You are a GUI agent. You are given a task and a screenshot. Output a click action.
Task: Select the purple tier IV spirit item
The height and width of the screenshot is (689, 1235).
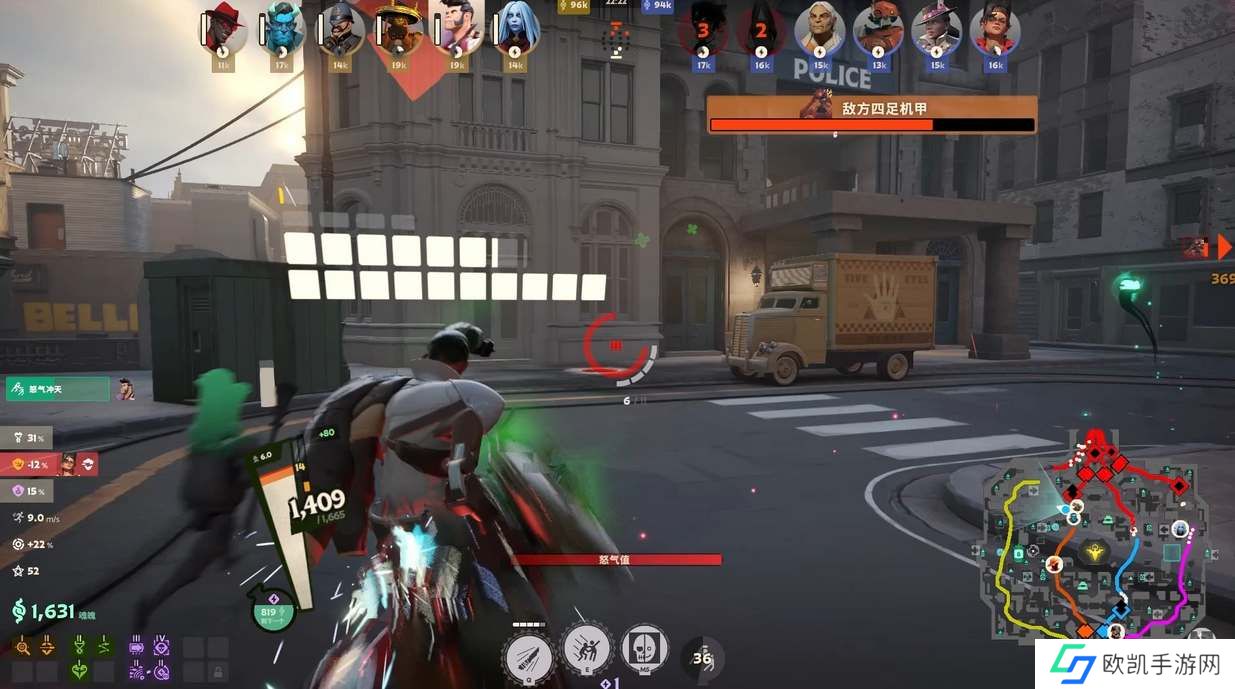[x=161, y=648]
